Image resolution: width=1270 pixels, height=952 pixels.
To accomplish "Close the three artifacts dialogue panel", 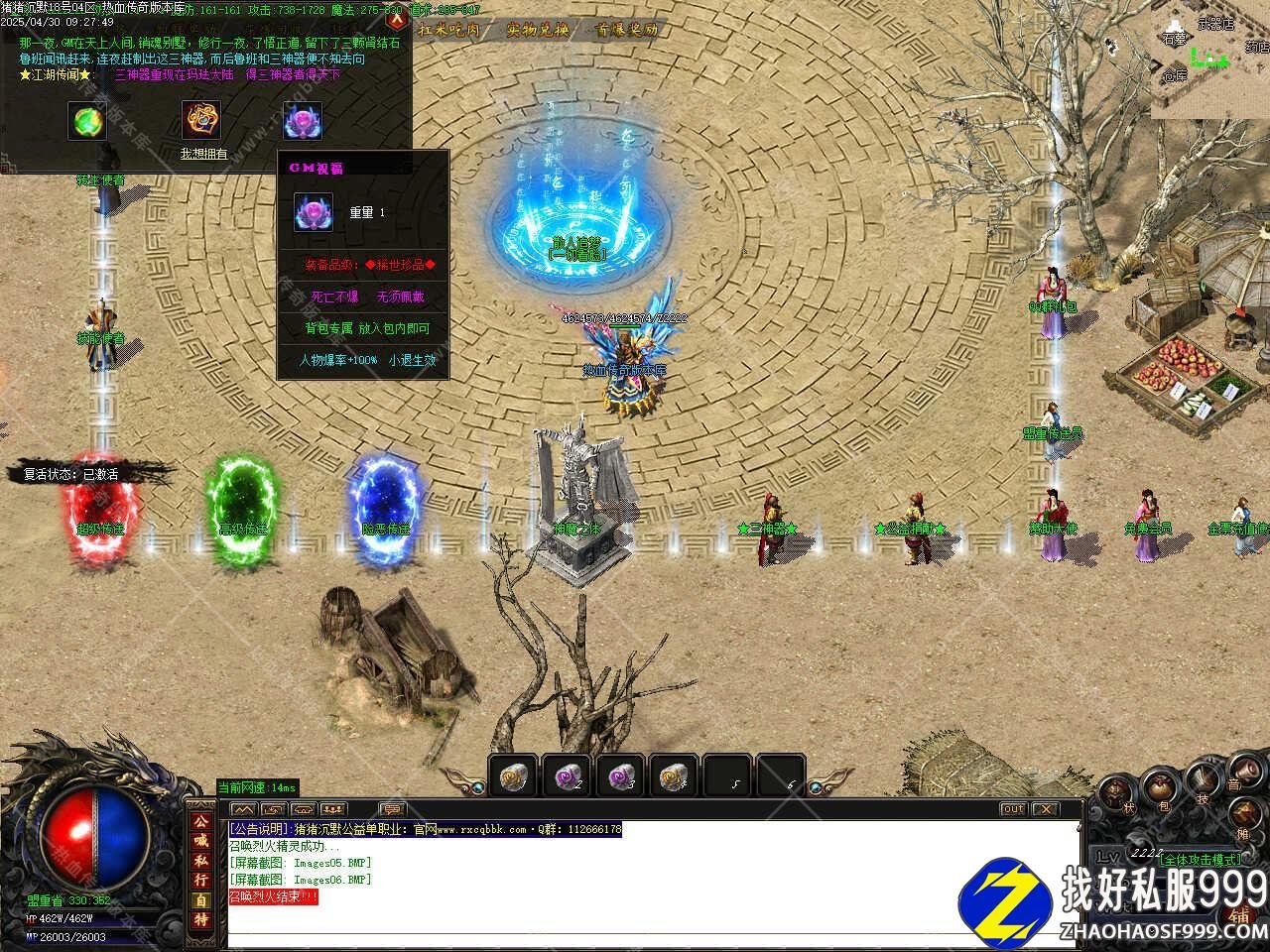I will (x=396, y=16).
